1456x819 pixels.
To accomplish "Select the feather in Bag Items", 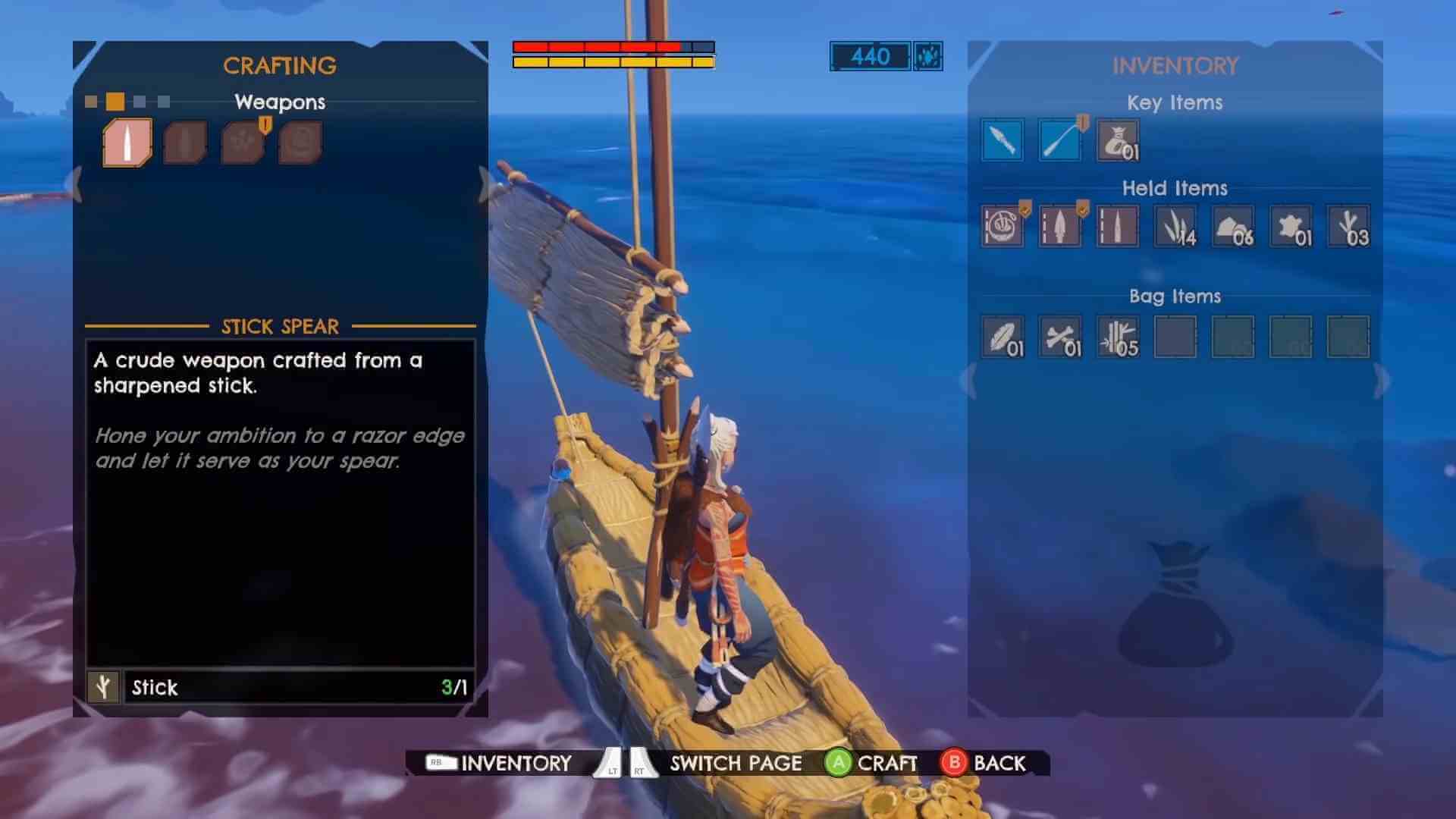I will [x=1003, y=337].
